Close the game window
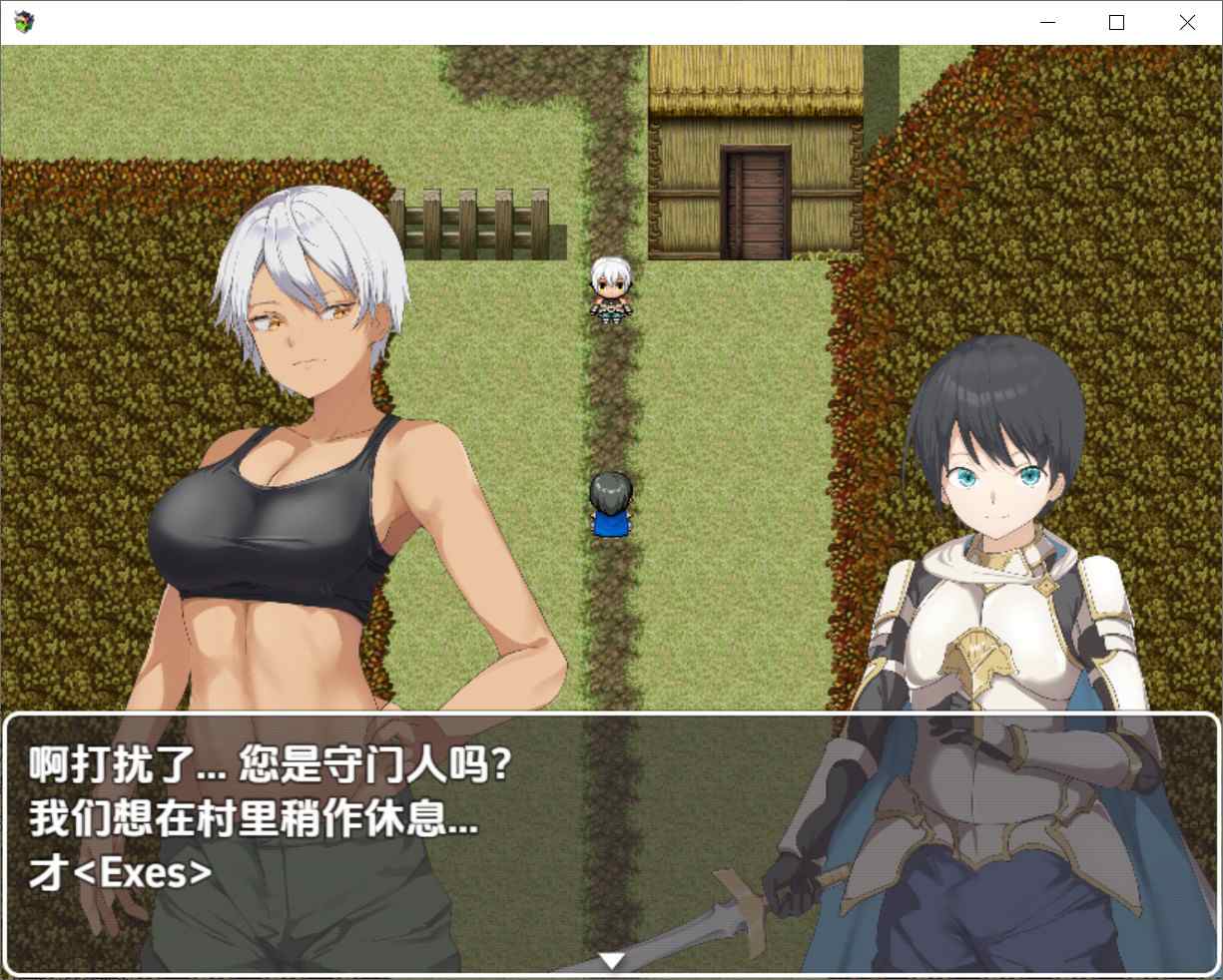Image resolution: width=1223 pixels, height=980 pixels. pos(1186,23)
